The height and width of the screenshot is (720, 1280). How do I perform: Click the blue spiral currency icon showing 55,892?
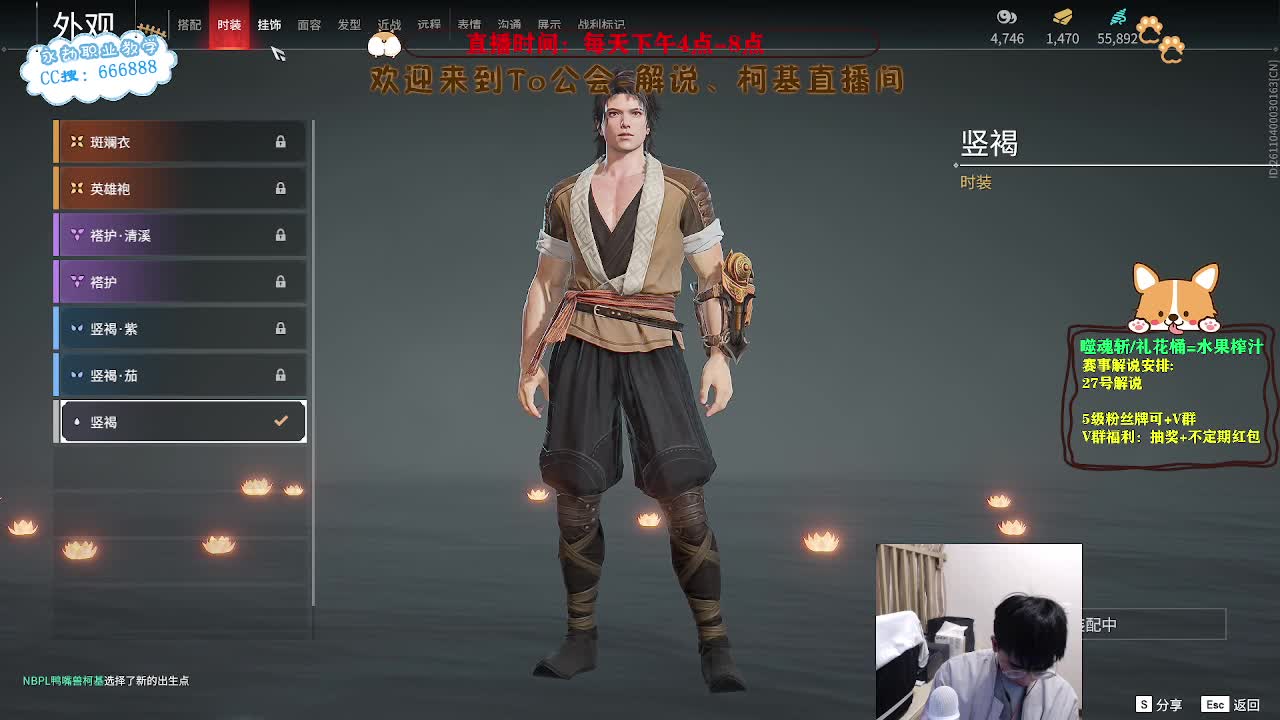tap(1119, 17)
